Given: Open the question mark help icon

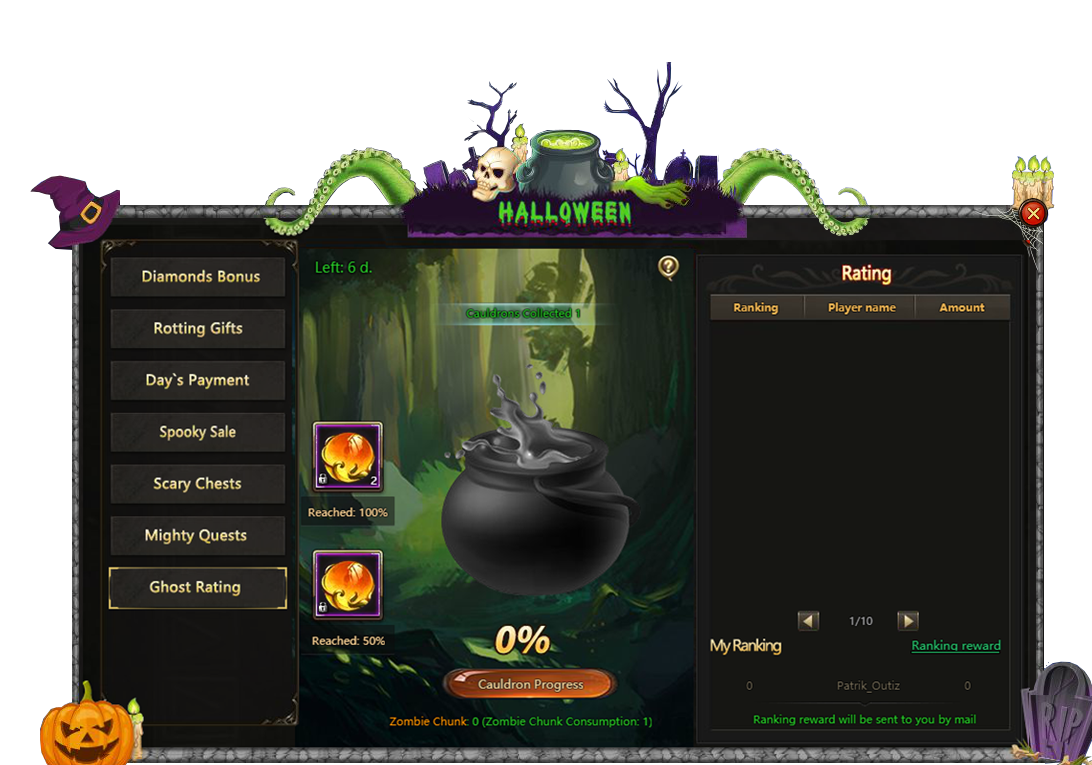Looking at the screenshot, I should (x=668, y=267).
